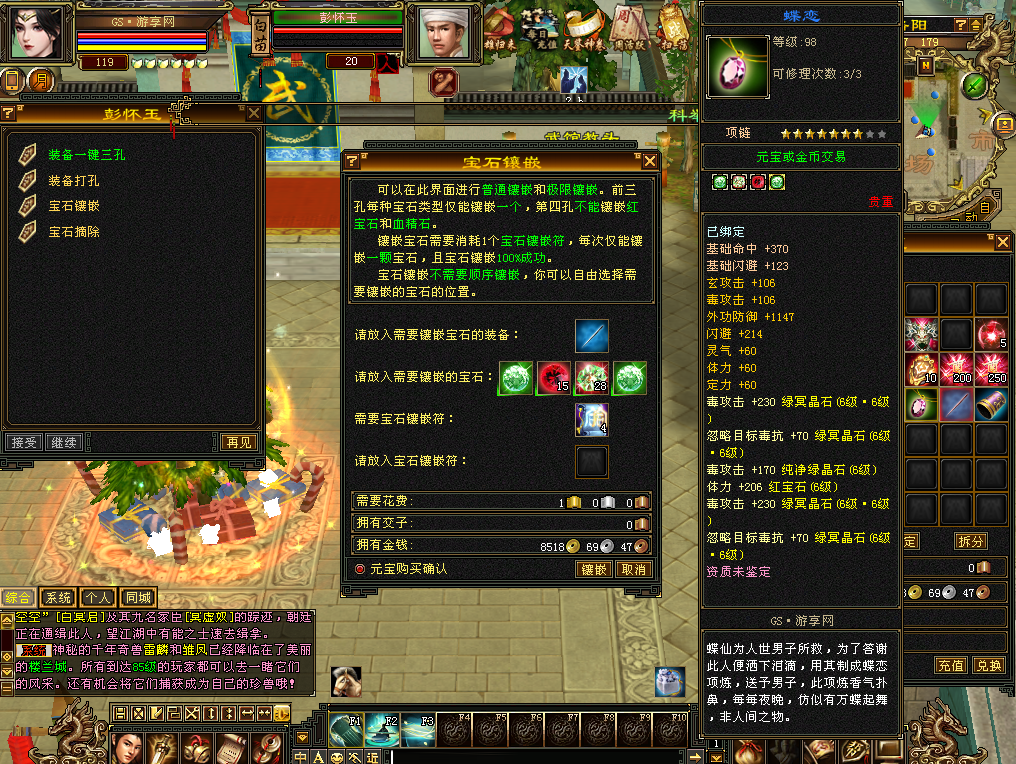Open the 同城 chat tab
This screenshot has width=1016, height=764.
[137, 598]
